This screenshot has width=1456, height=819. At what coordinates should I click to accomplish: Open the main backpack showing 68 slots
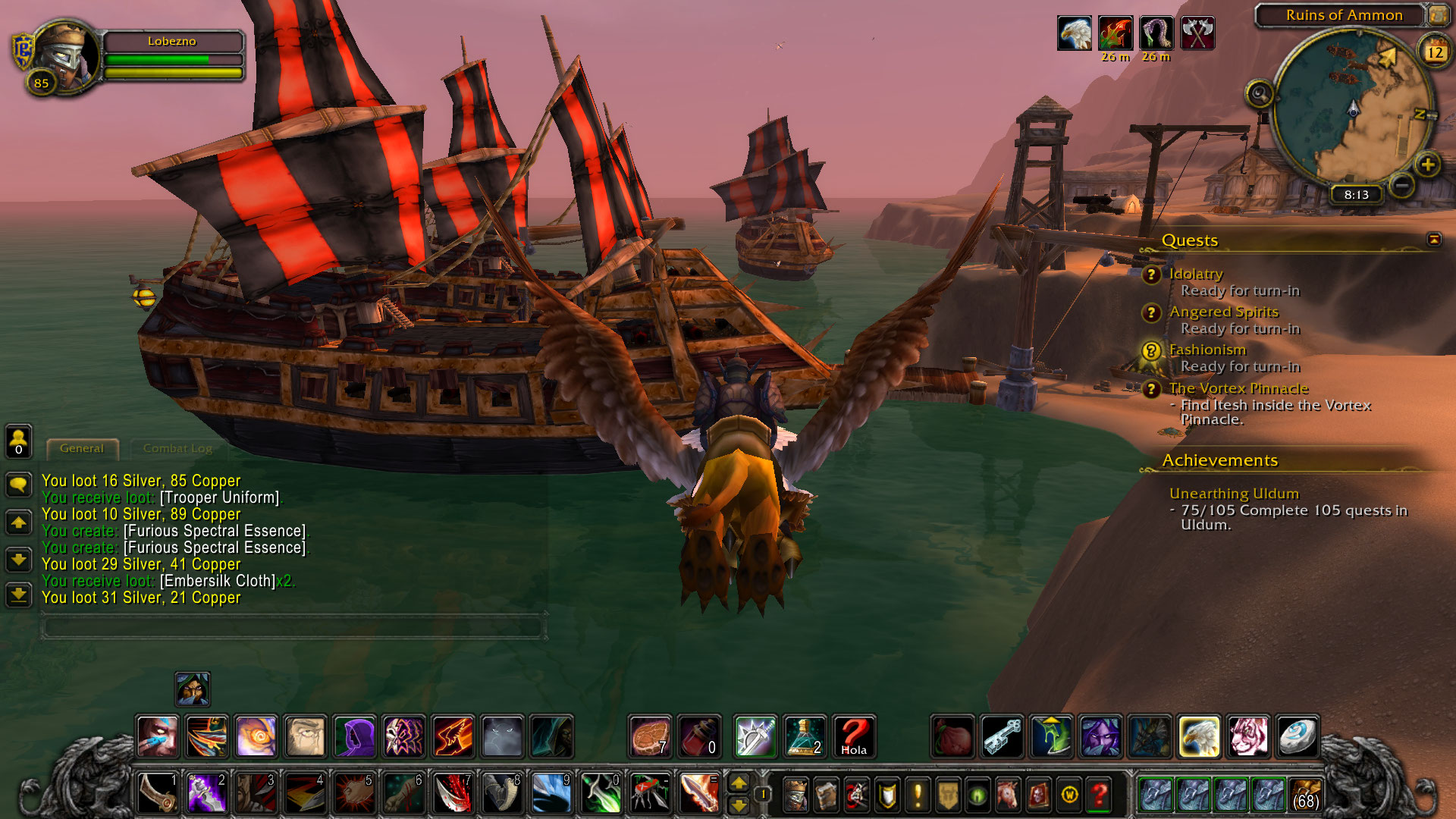tap(1304, 795)
